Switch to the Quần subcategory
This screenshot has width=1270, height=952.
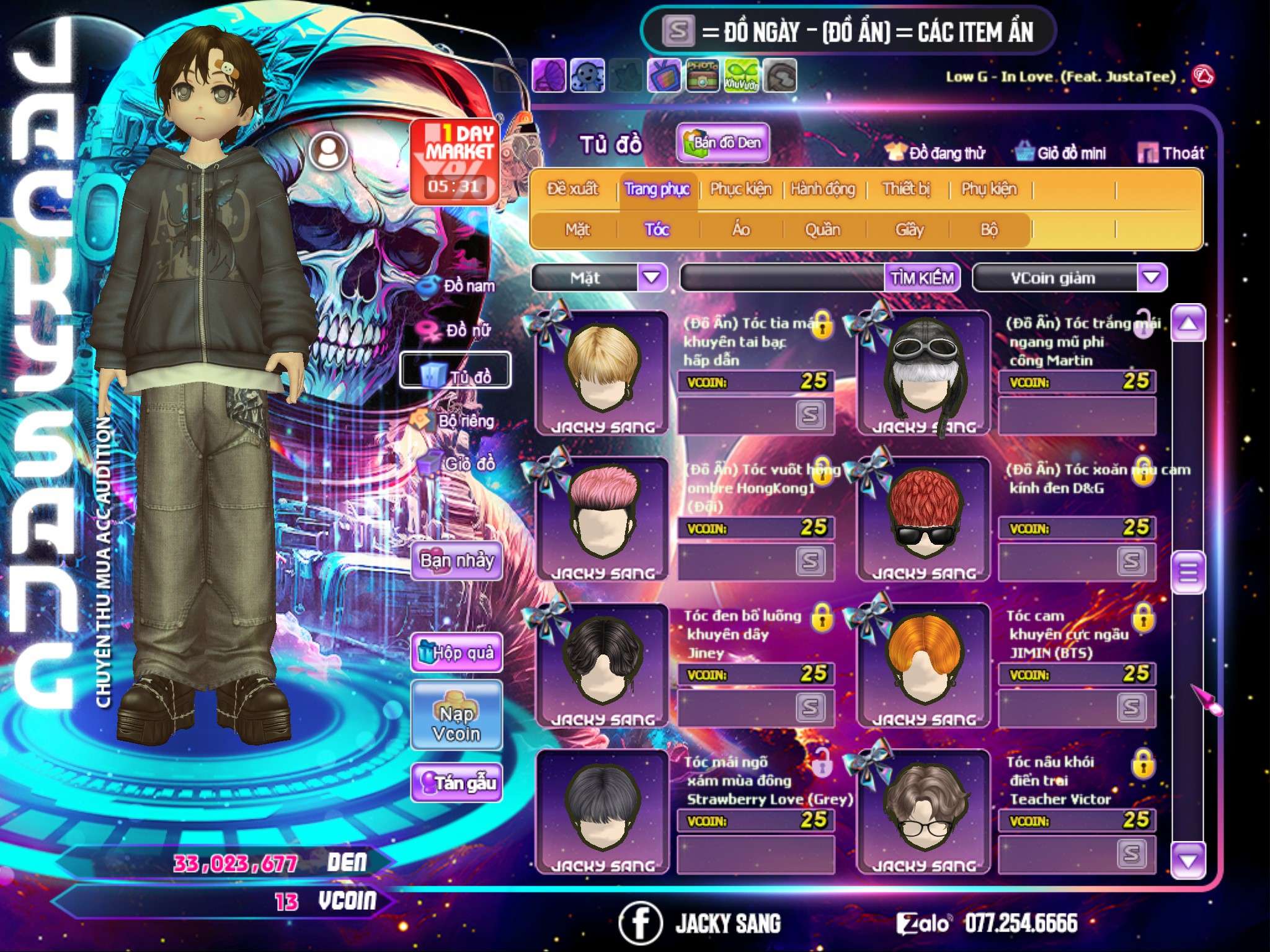823,230
